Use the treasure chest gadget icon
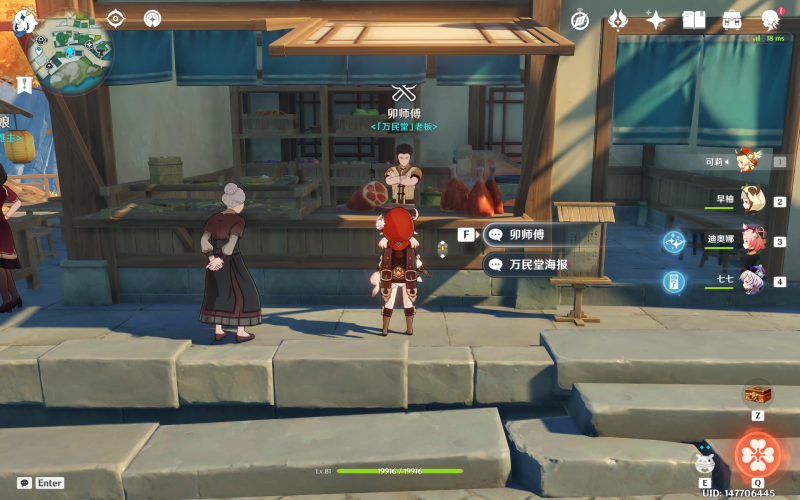The height and width of the screenshot is (500, 800). pyautogui.click(x=757, y=394)
